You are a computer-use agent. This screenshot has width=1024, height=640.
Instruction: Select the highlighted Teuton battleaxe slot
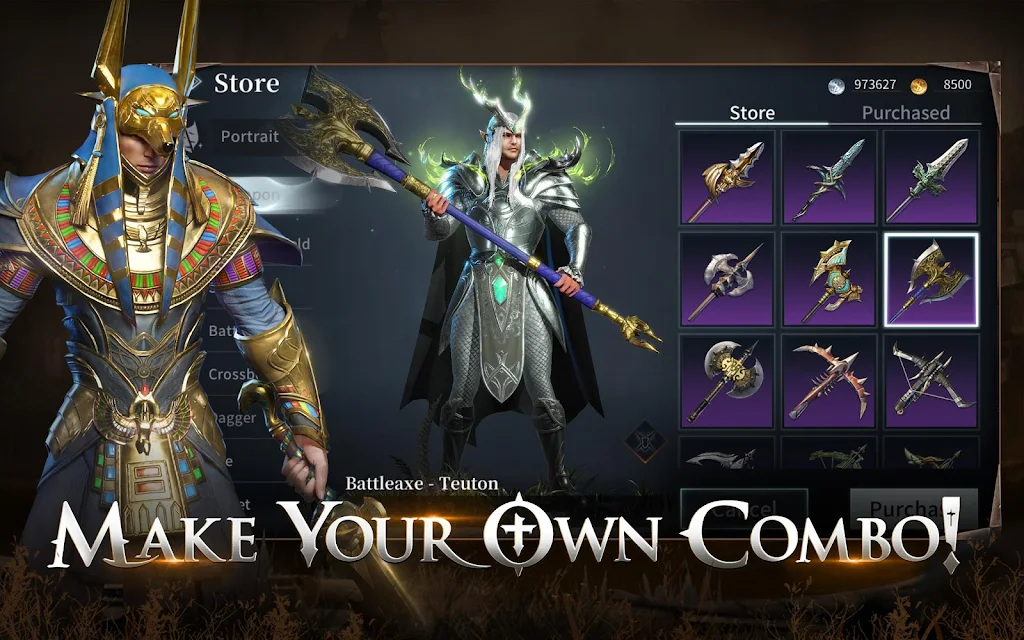pyautogui.click(x=931, y=280)
